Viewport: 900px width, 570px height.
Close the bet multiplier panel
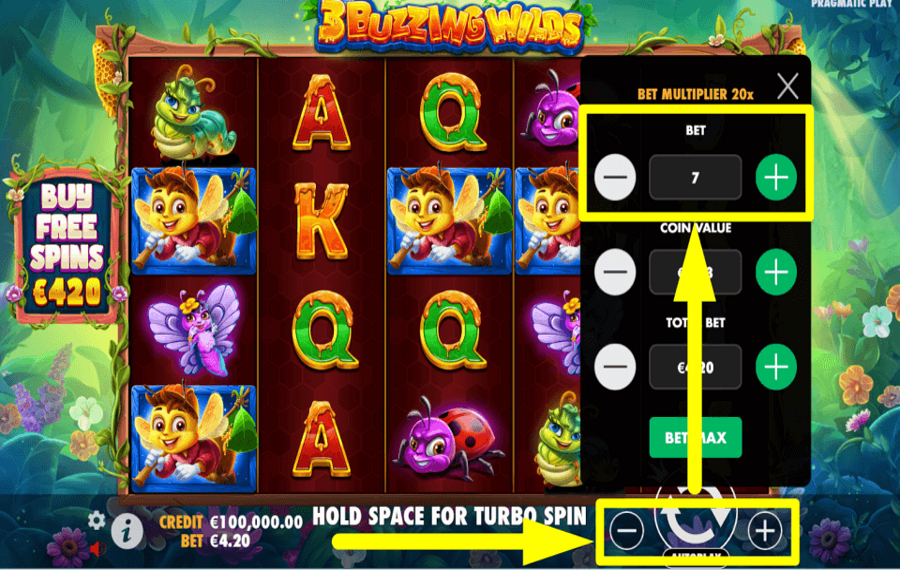(788, 86)
